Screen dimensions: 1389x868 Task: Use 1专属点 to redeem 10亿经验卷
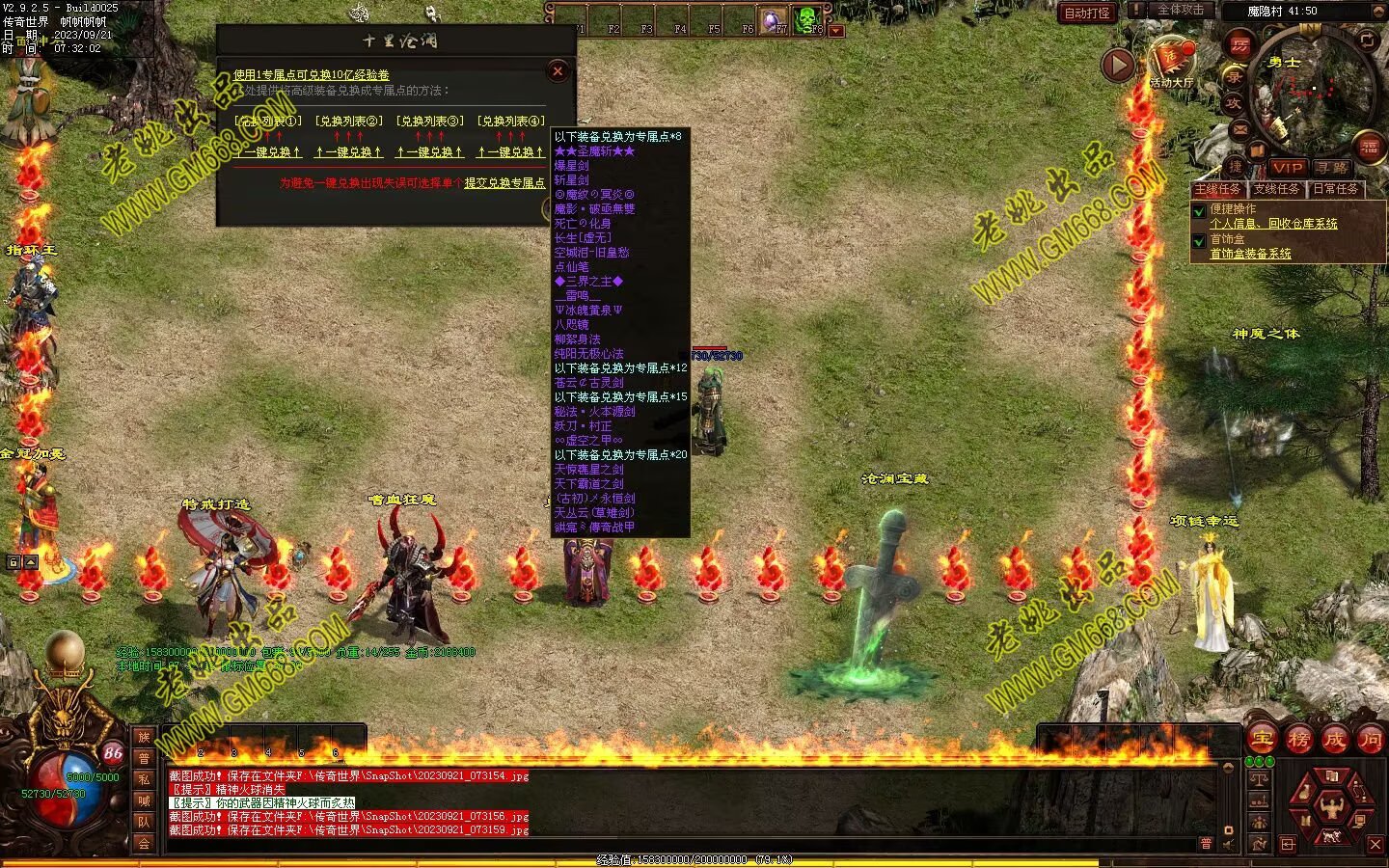tap(311, 75)
